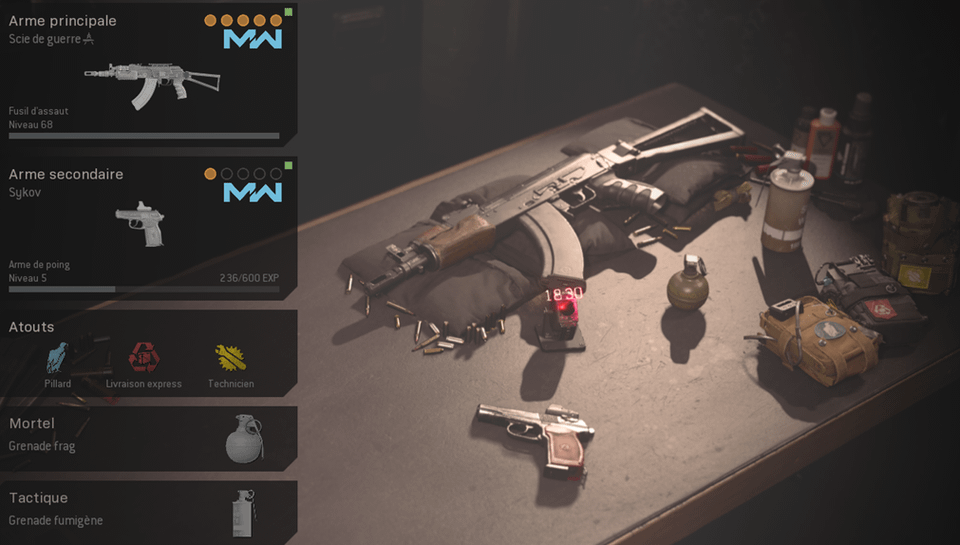The image size is (960, 545).
Task: Select the Livraison express perk
Action: coord(142,357)
